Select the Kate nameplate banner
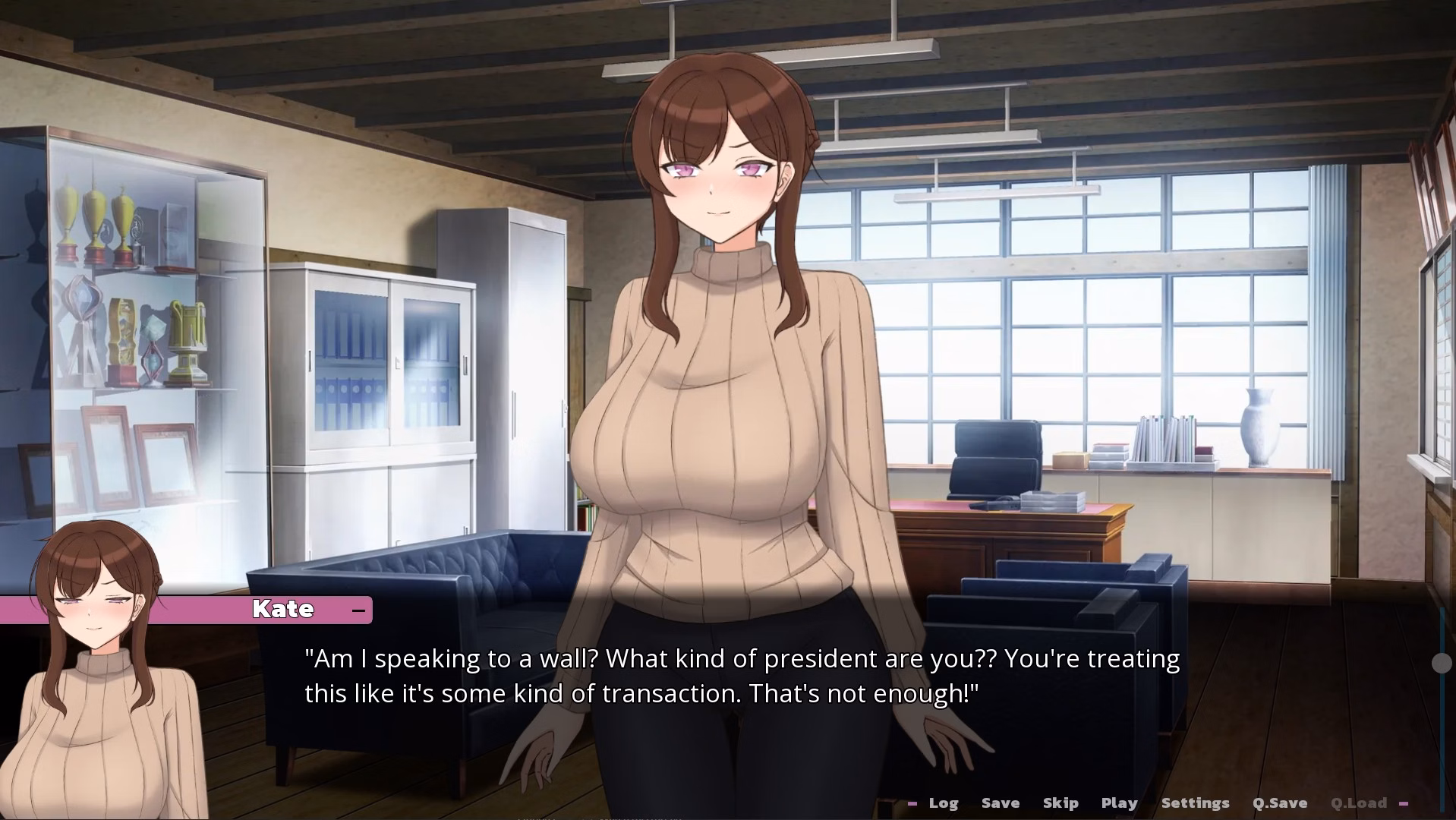This screenshot has width=1456, height=820. point(283,609)
